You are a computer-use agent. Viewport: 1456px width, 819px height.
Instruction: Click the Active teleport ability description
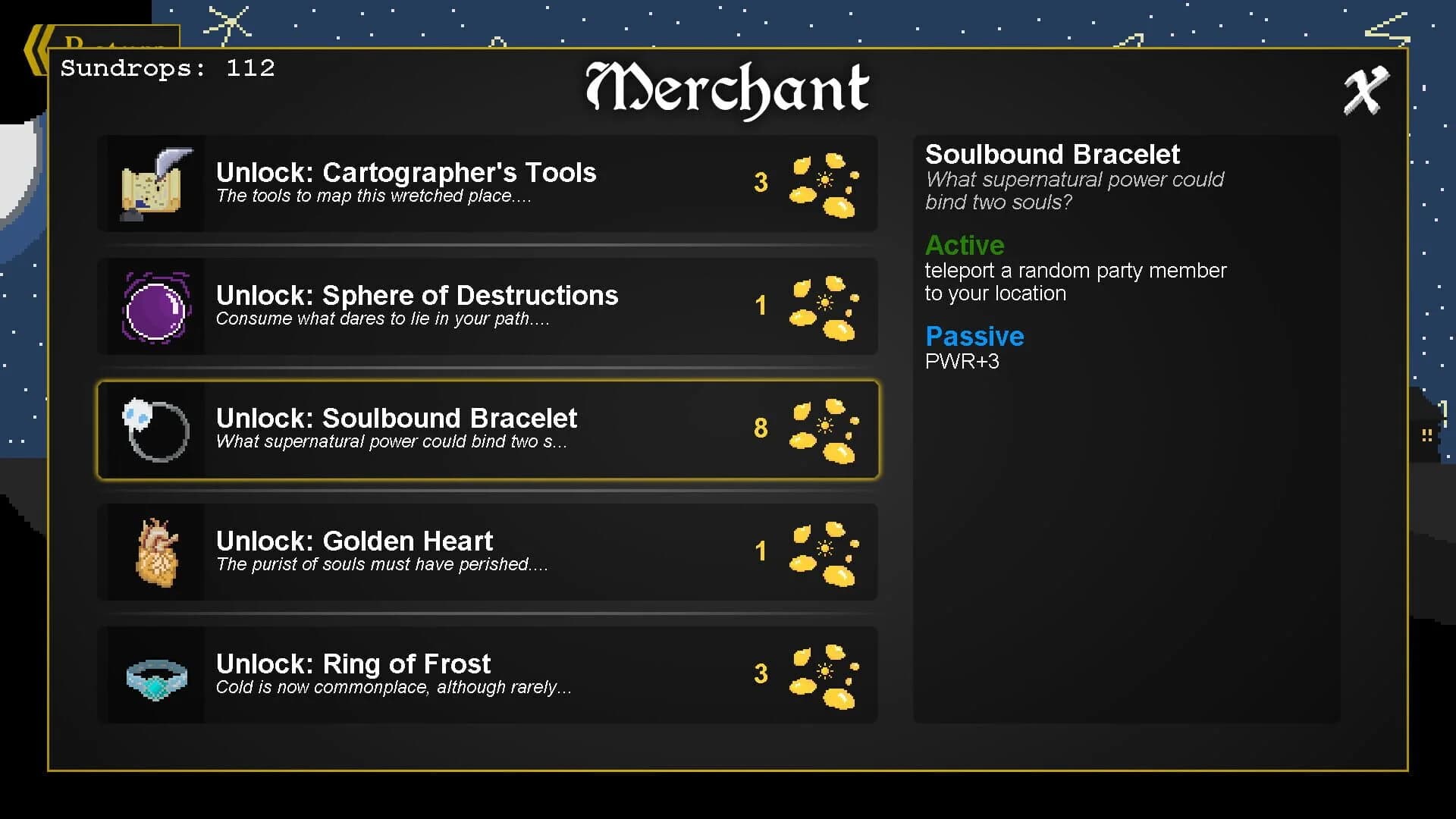(x=1075, y=281)
